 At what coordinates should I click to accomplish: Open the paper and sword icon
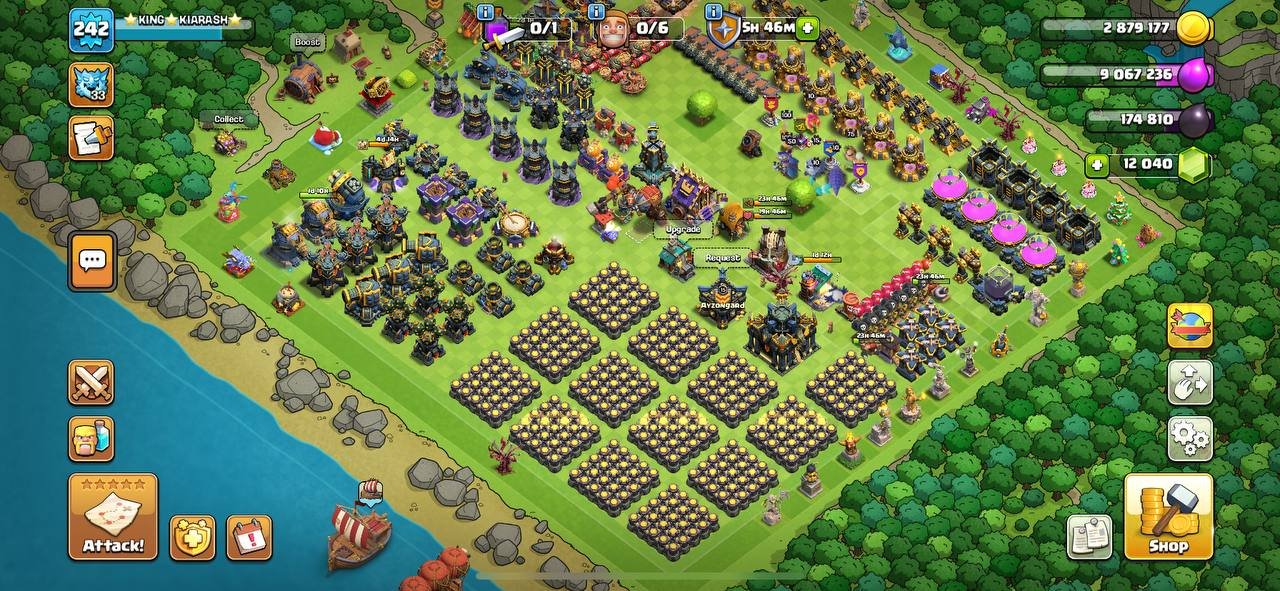tap(91, 138)
